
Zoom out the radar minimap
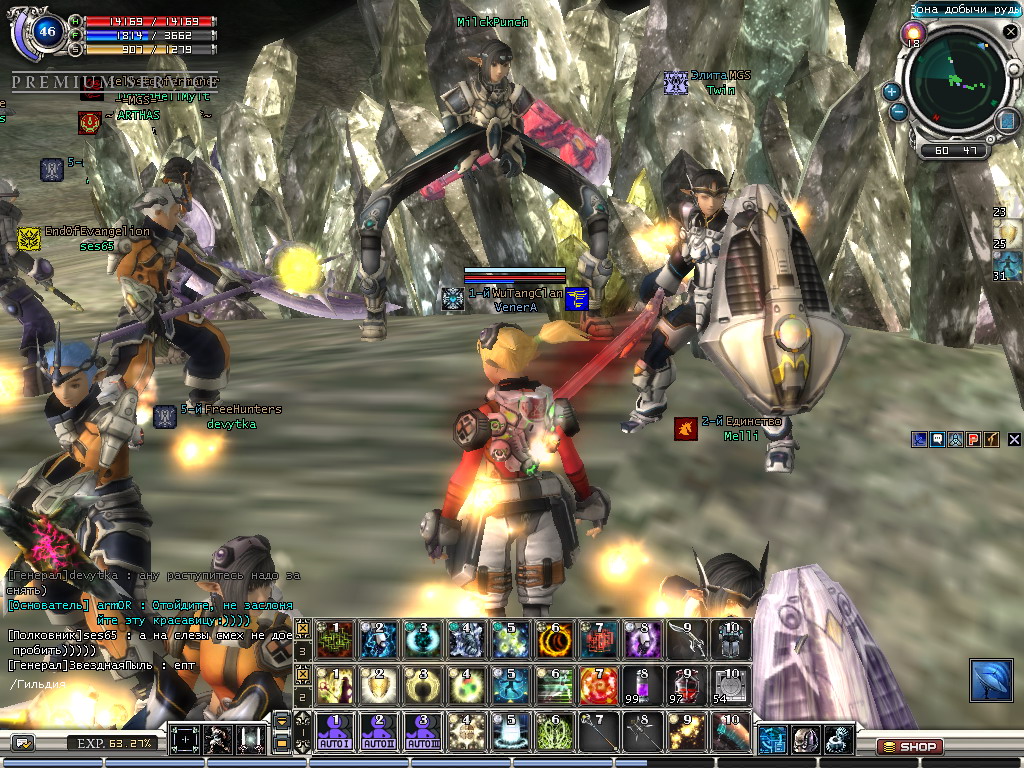pyautogui.click(x=898, y=112)
